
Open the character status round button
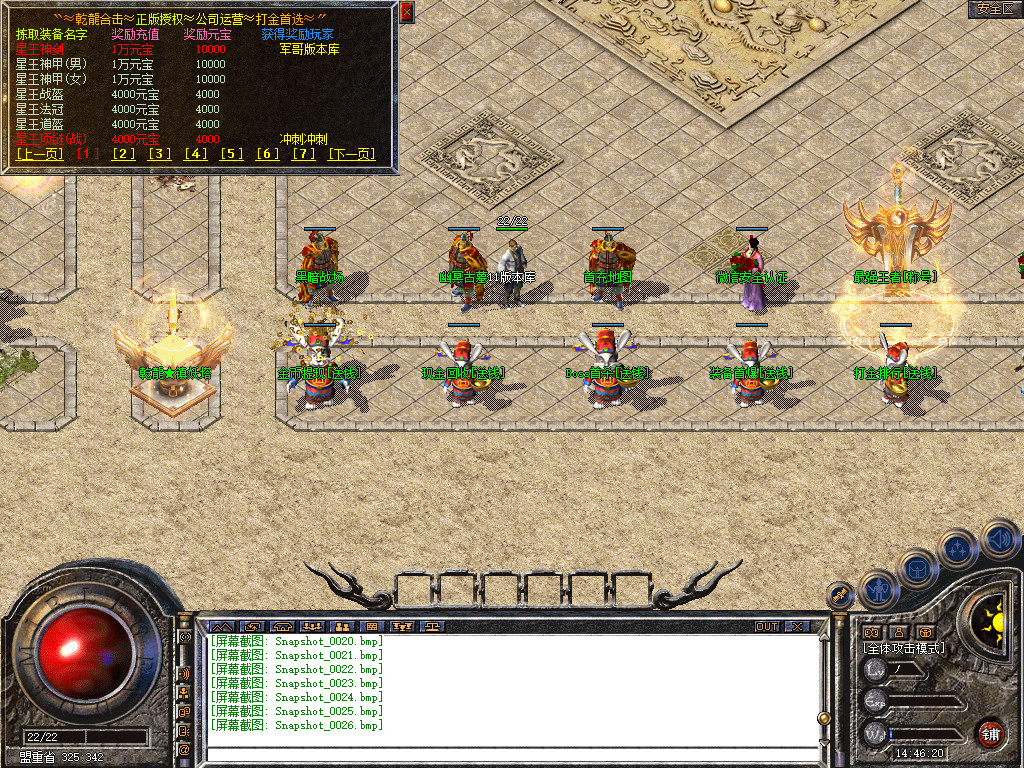point(877,589)
